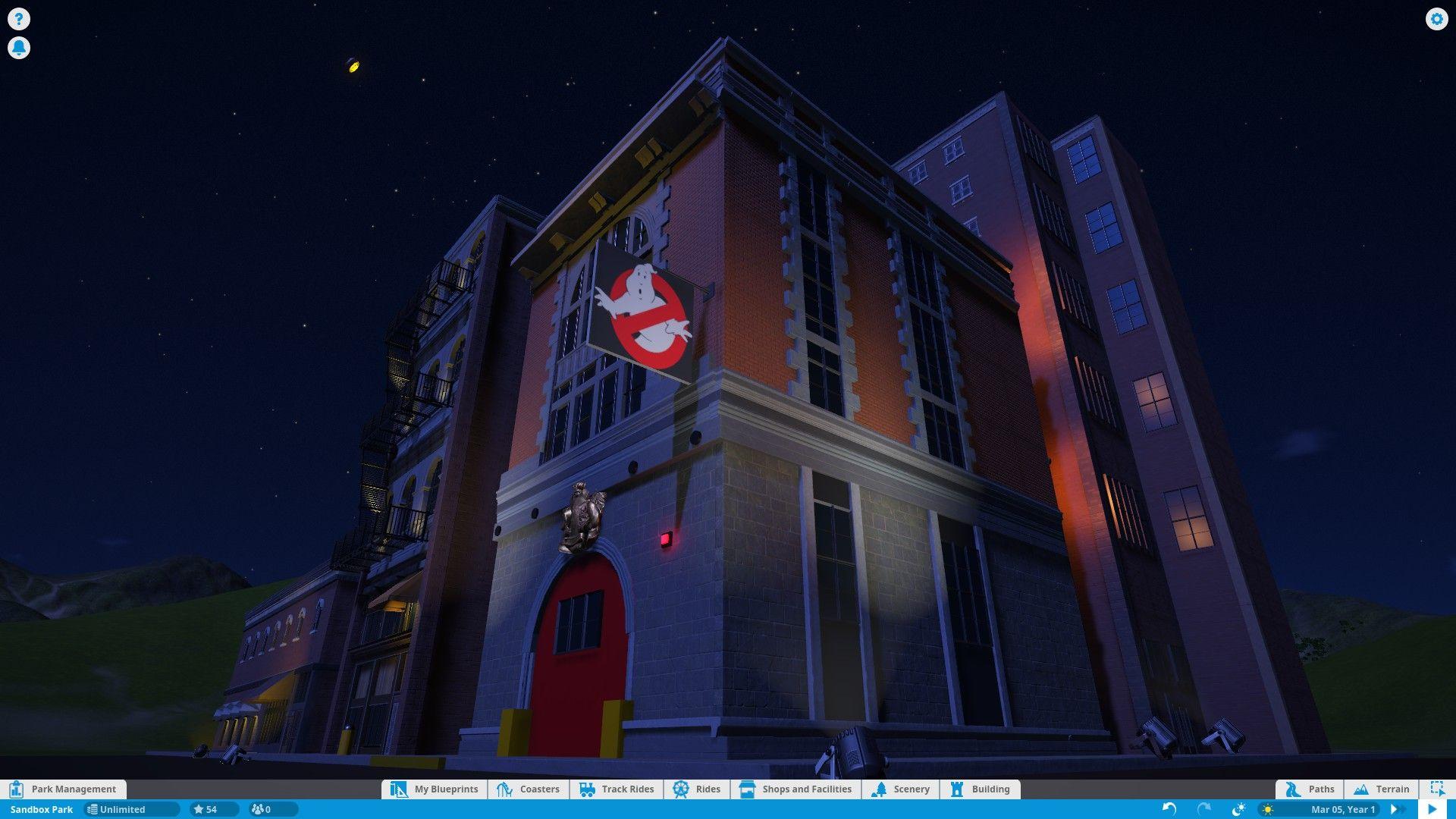Browse Shops and Facilities

pos(795,789)
